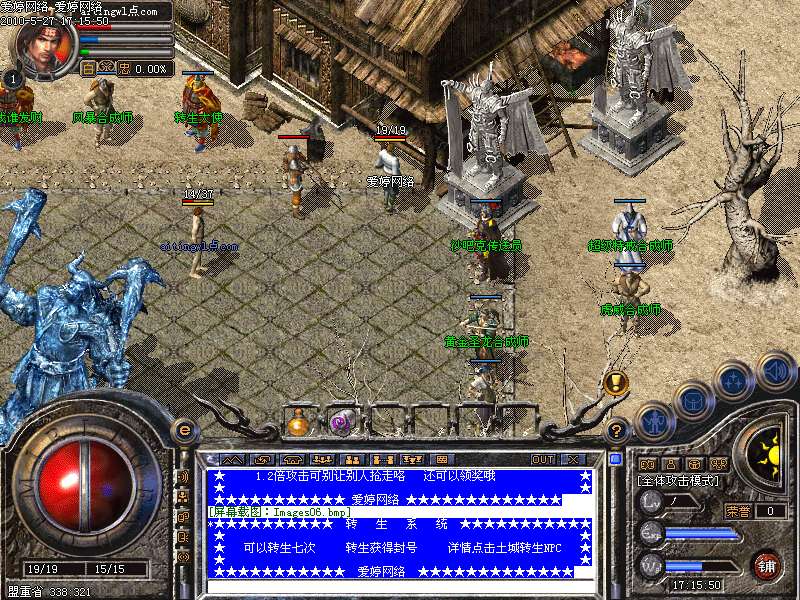Click the yellow exclamation mark button
The width and height of the screenshot is (800, 600).
pyautogui.click(x=615, y=382)
